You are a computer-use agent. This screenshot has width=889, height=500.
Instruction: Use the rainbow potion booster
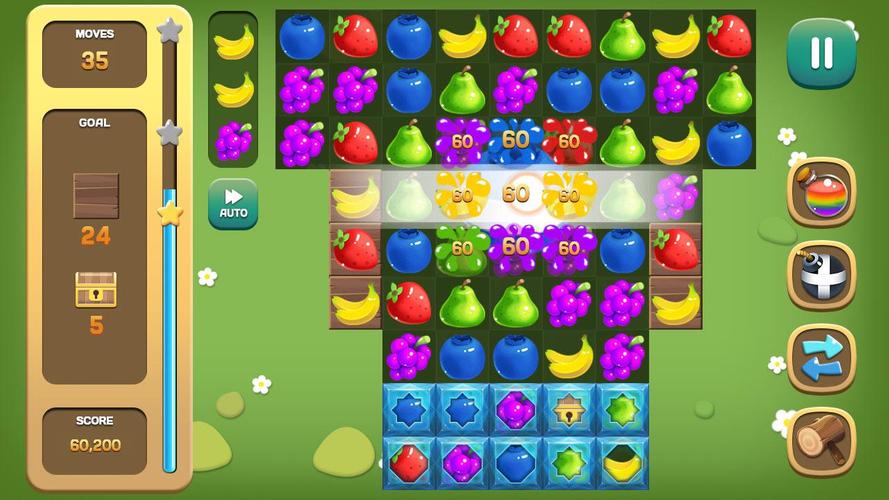point(822,193)
